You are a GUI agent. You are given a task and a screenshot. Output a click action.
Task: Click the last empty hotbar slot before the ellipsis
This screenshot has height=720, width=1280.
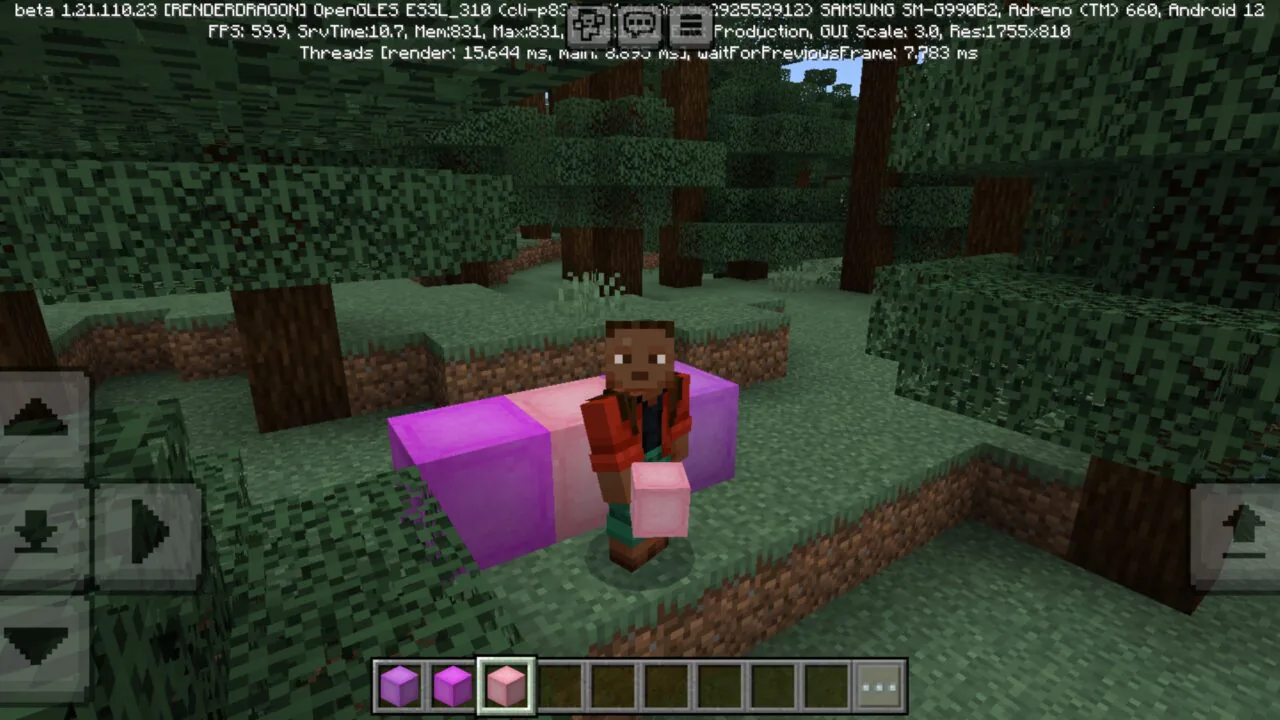822,685
